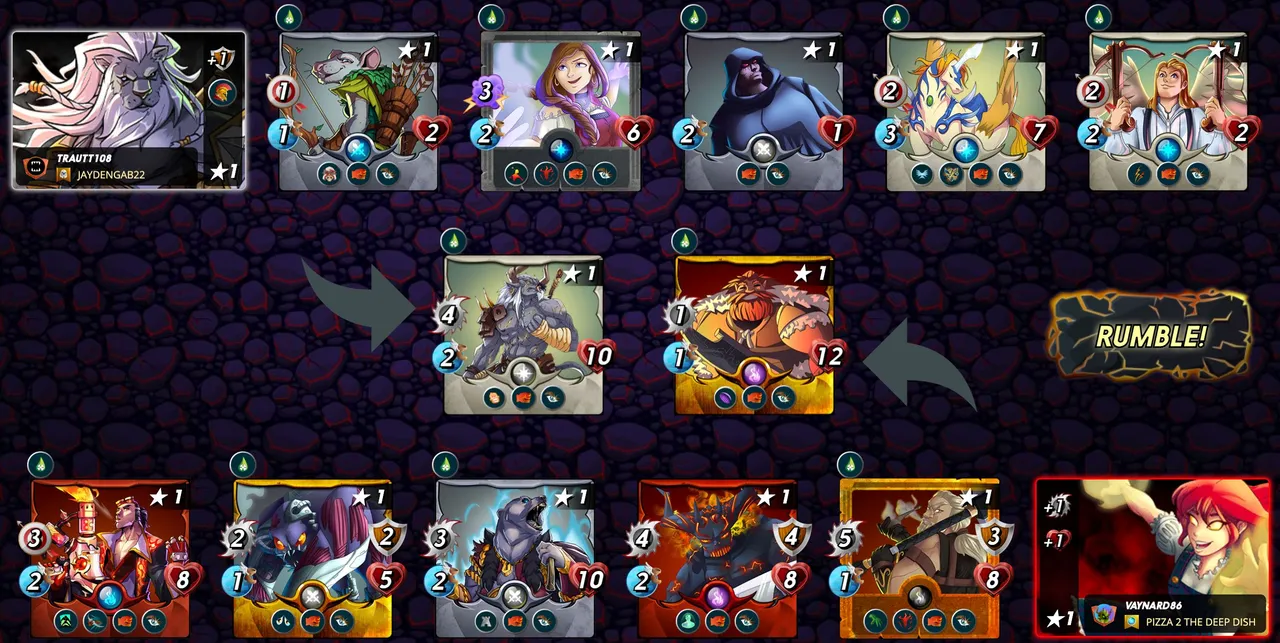Click the grey horned beast tank card
This screenshot has height=643, width=1280.
point(523,334)
